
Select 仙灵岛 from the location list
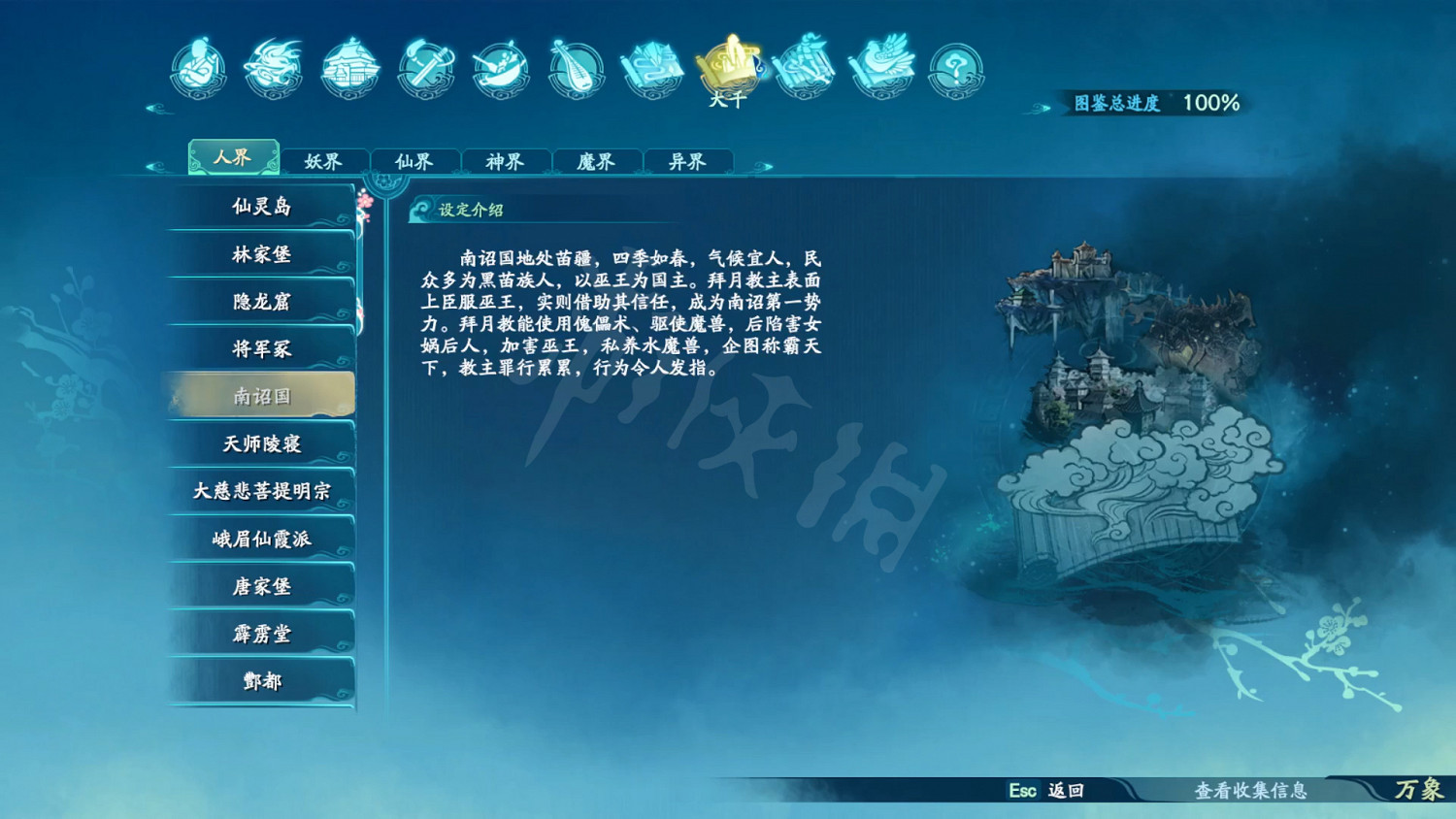tap(260, 207)
